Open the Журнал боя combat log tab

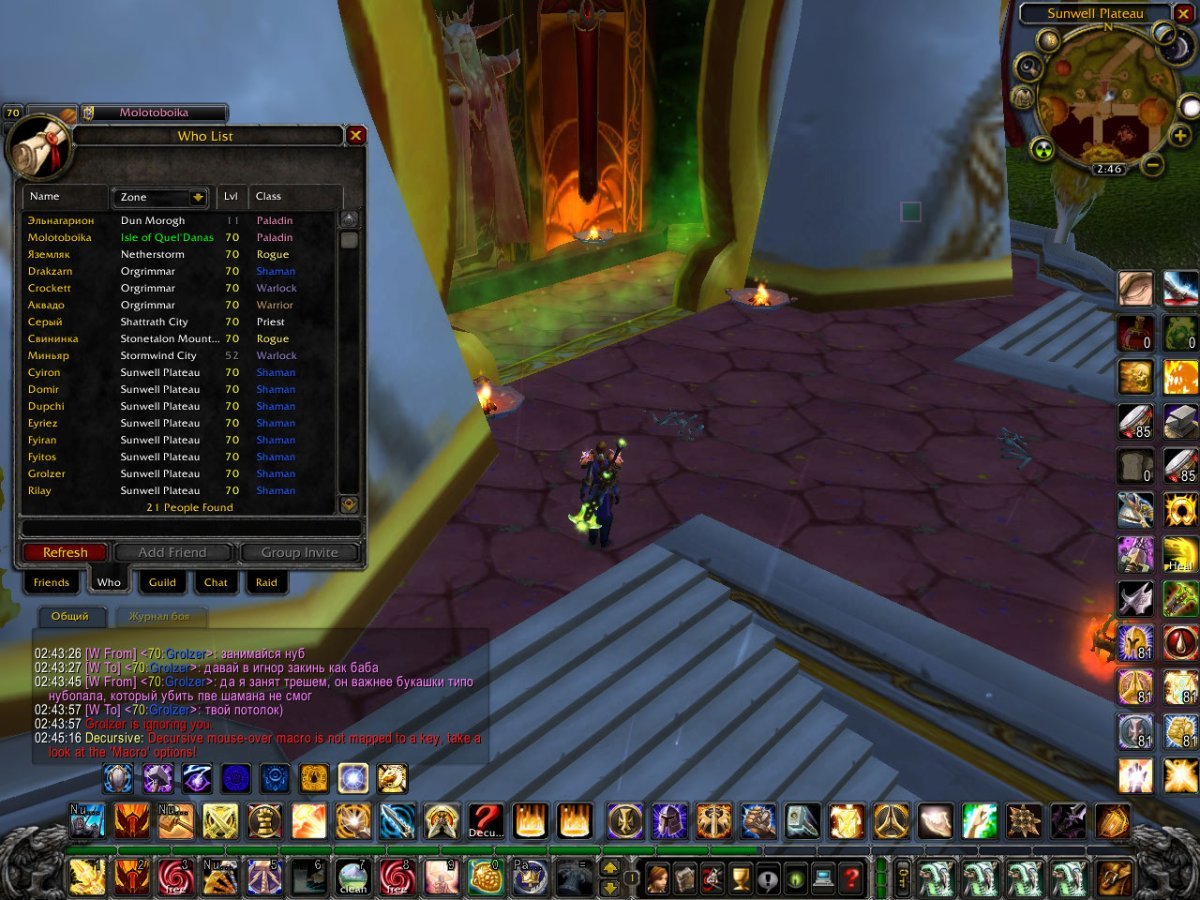pyautogui.click(x=160, y=616)
